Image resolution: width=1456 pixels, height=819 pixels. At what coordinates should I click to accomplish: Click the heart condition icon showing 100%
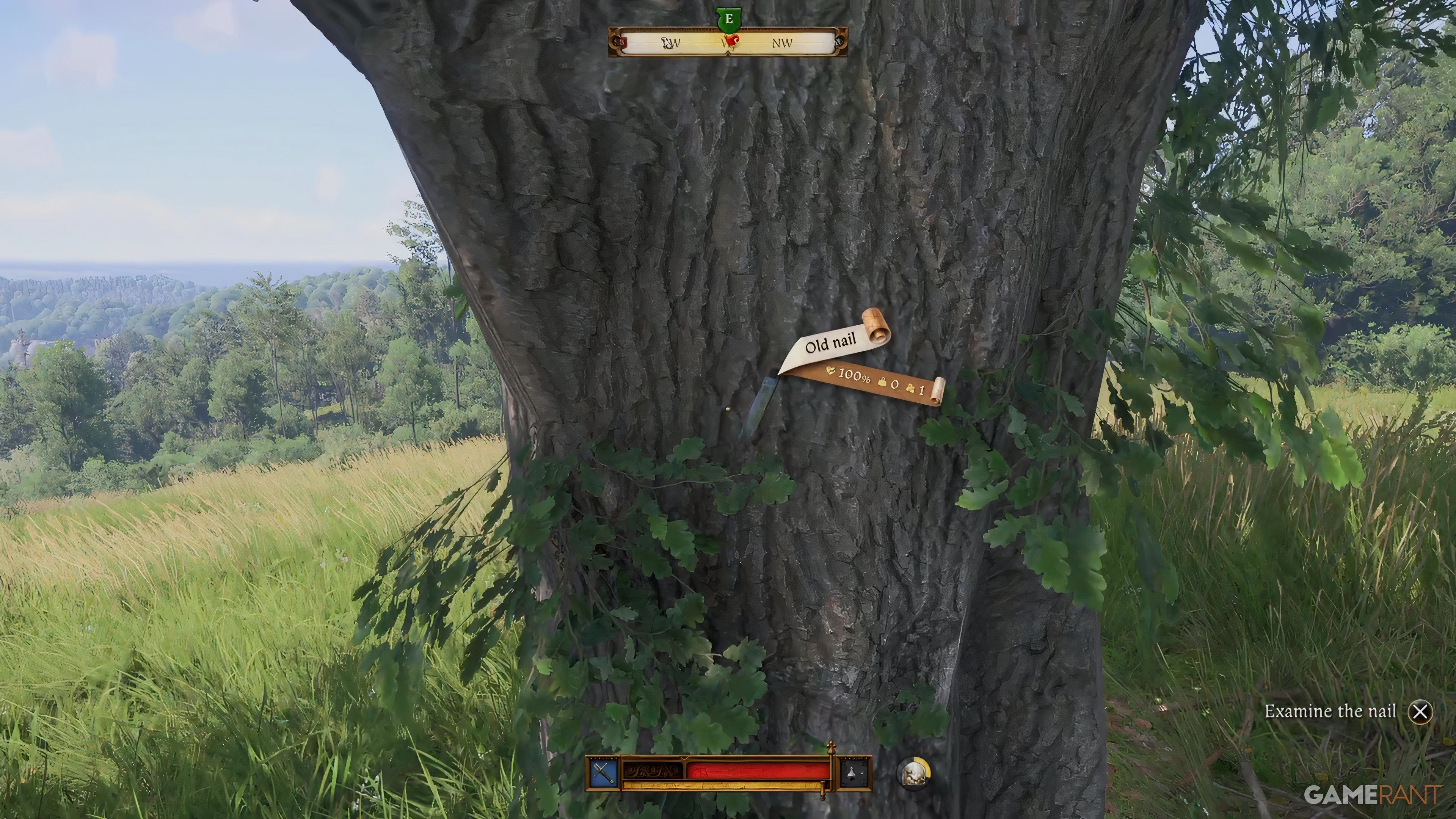click(831, 371)
